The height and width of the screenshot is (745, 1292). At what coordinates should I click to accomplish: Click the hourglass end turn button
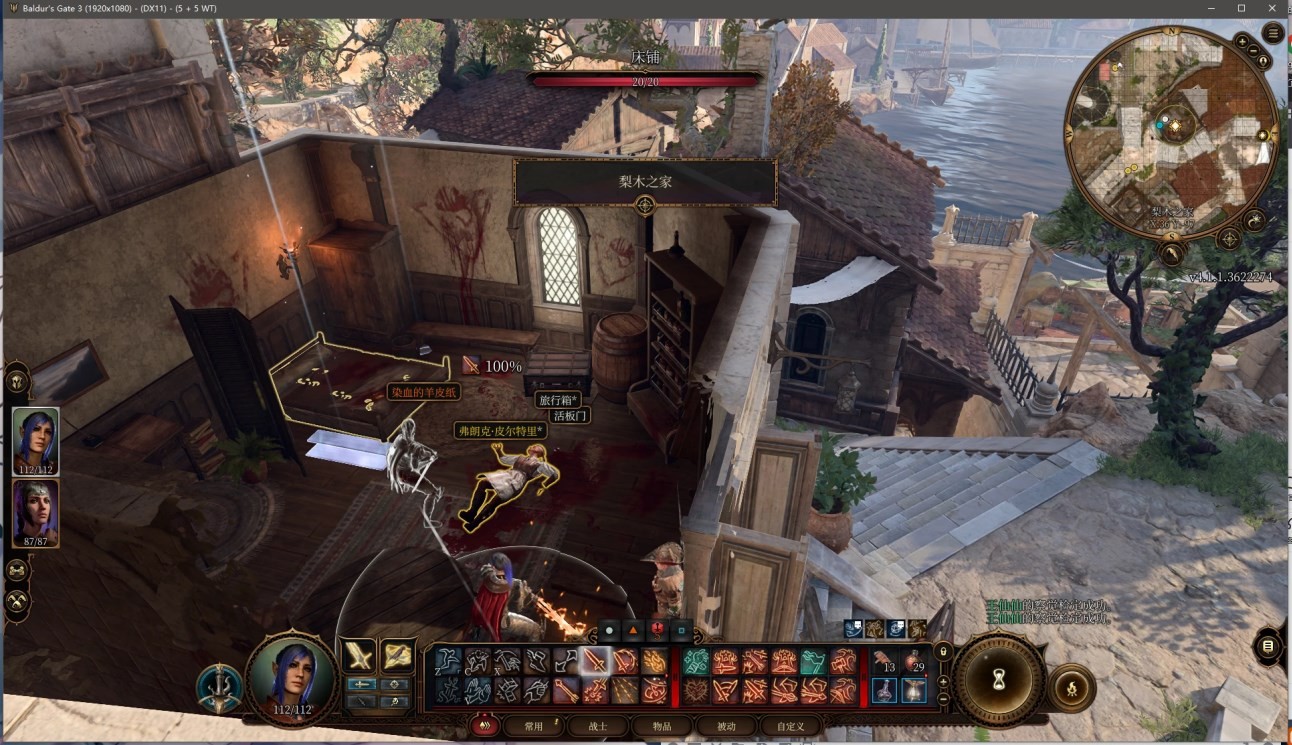click(x=998, y=680)
